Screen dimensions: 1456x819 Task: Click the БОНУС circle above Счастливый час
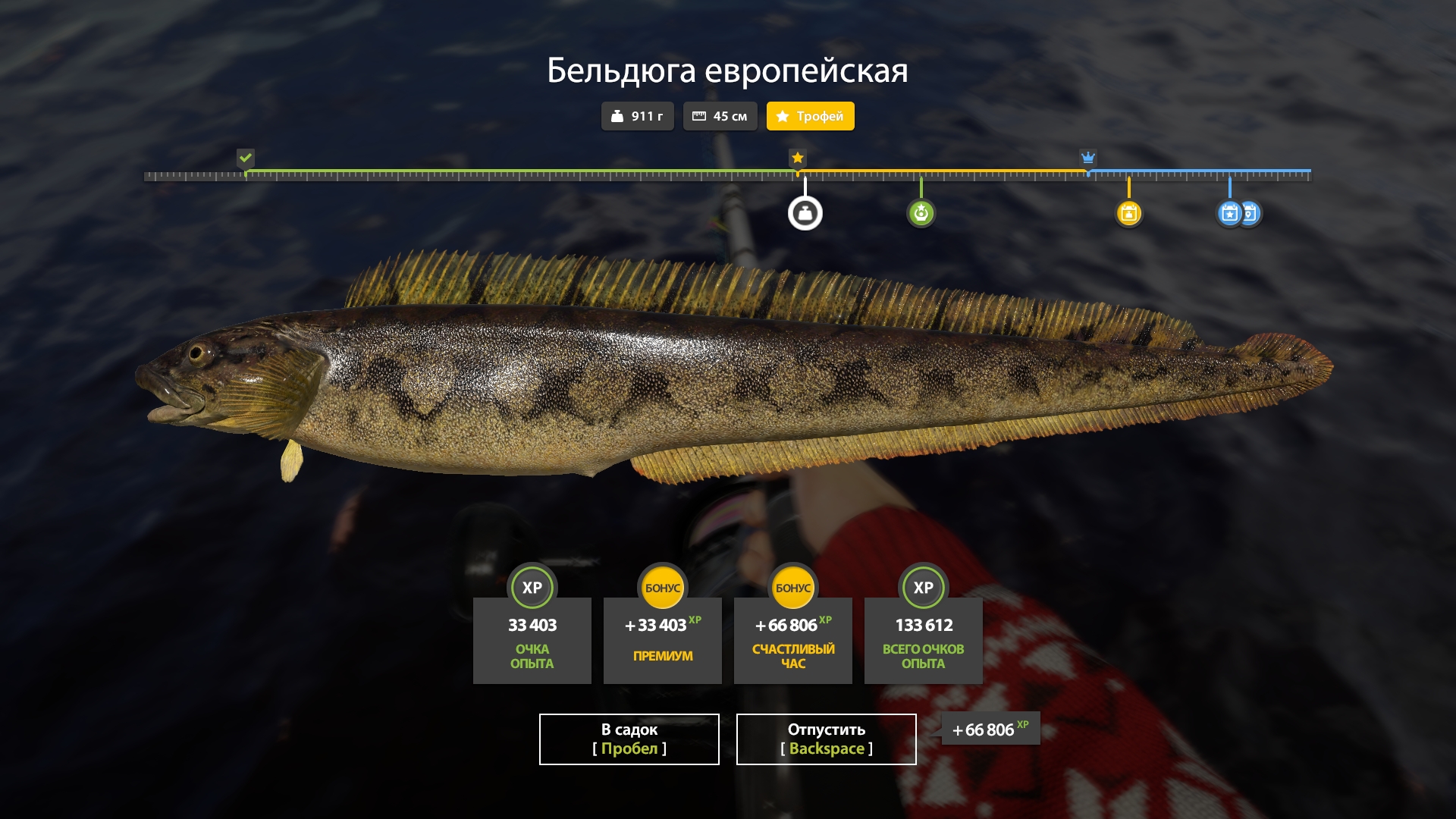pos(793,587)
